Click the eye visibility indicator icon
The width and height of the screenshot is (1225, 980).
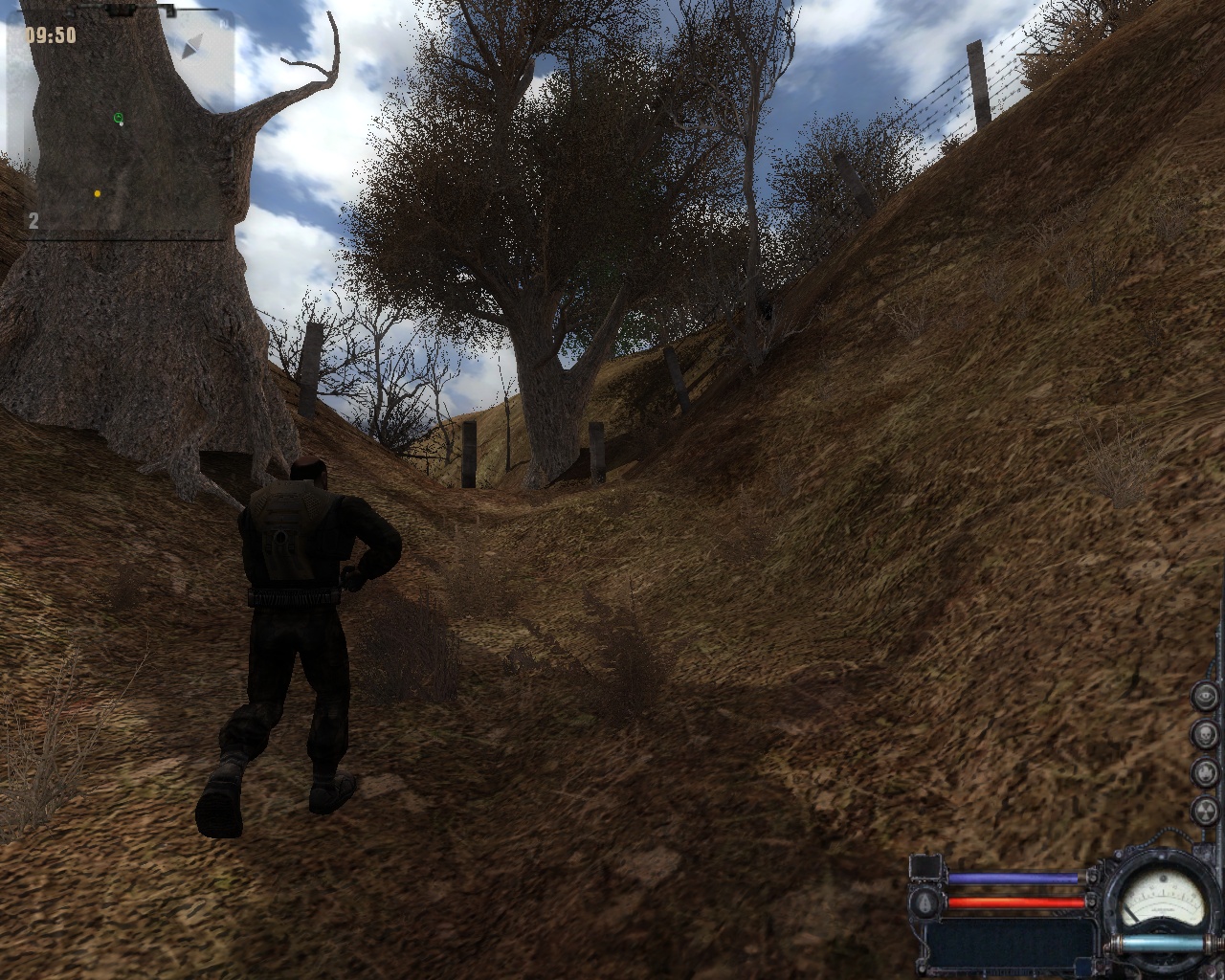pos(1208,696)
